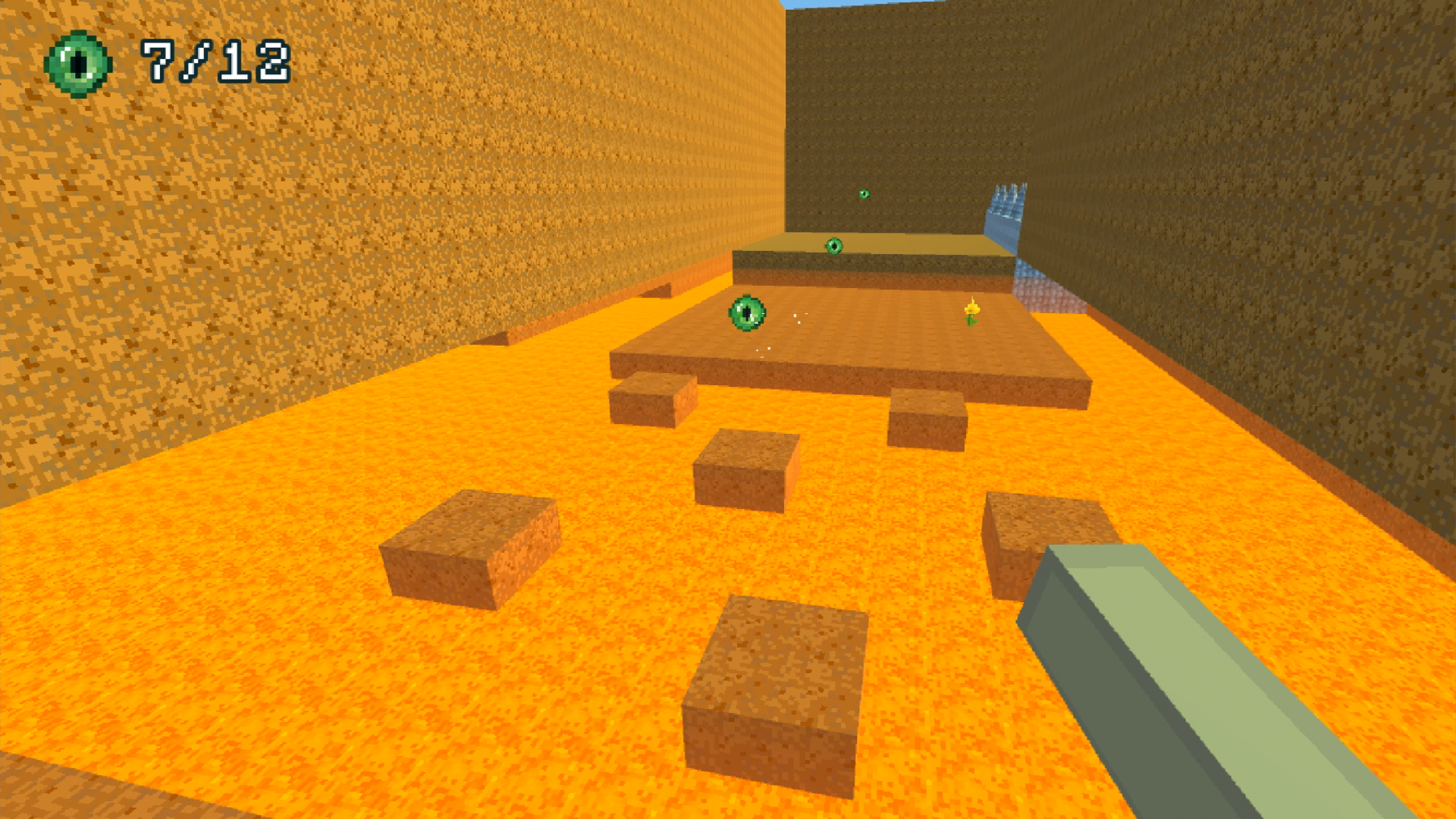The image size is (1456, 819).
Task: Click the green eye floating above the khaki ledge
Action: (833, 244)
